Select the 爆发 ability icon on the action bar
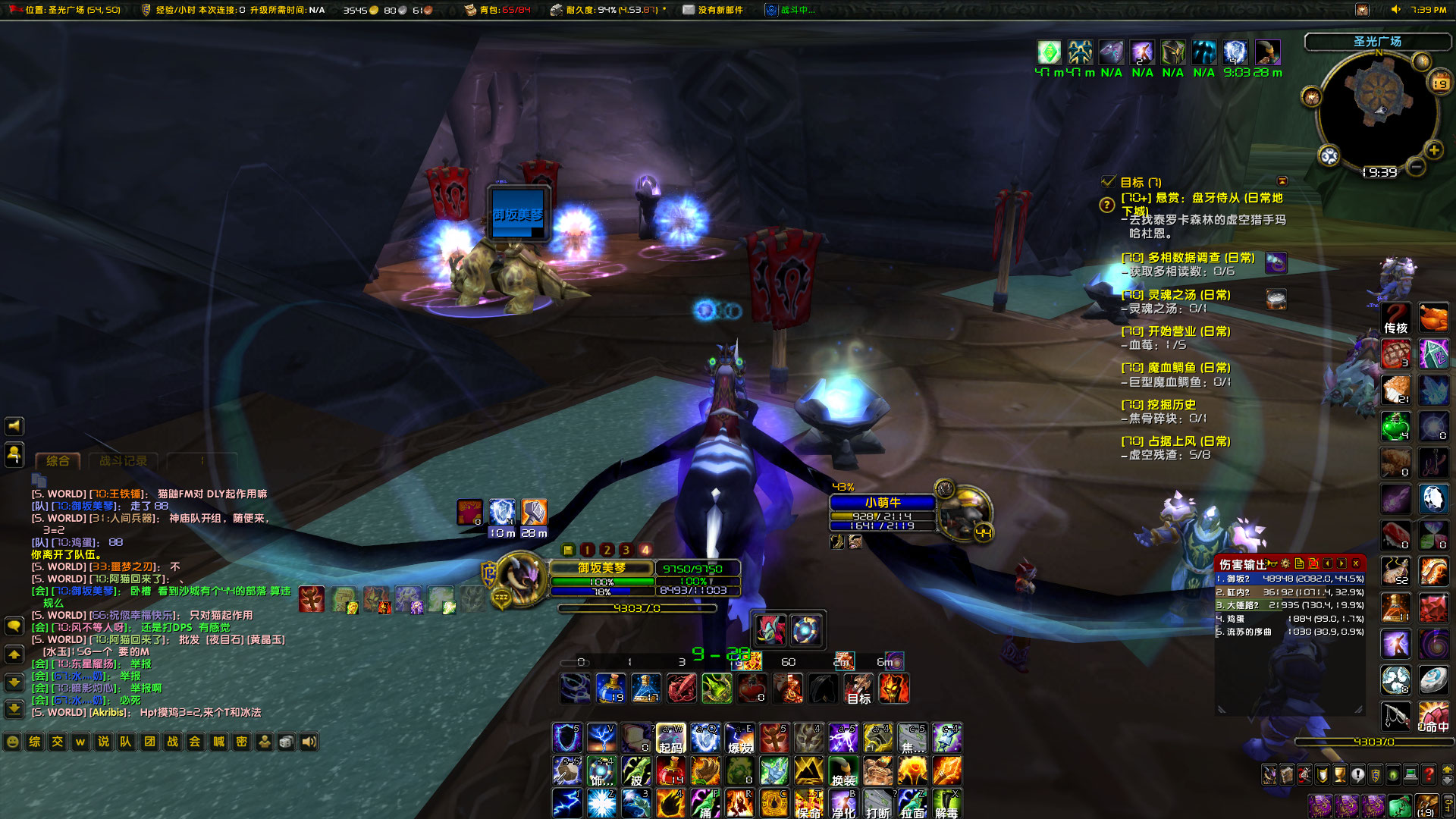Viewport: 1456px width, 819px height. 740,737
